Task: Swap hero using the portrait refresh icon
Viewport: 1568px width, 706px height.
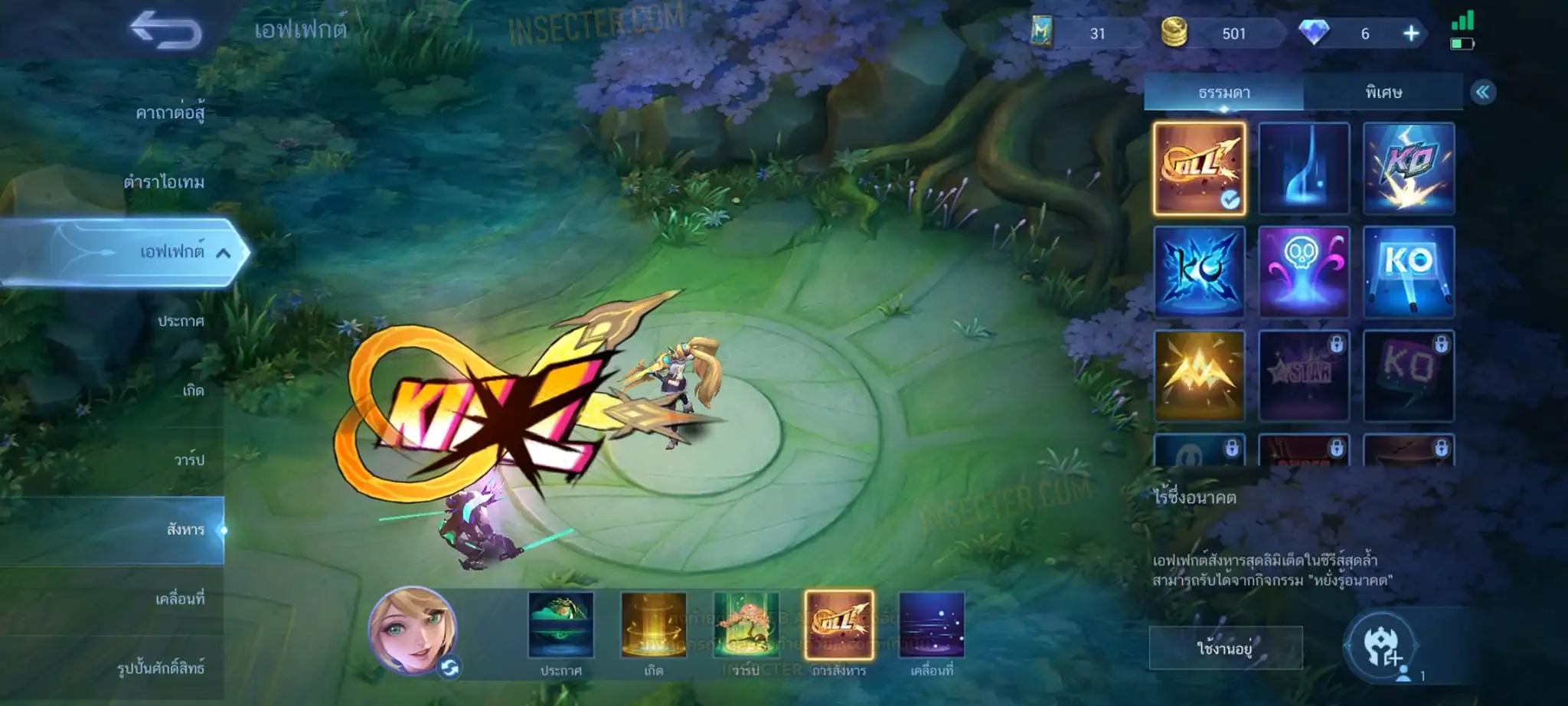Action: pyautogui.click(x=449, y=668)
